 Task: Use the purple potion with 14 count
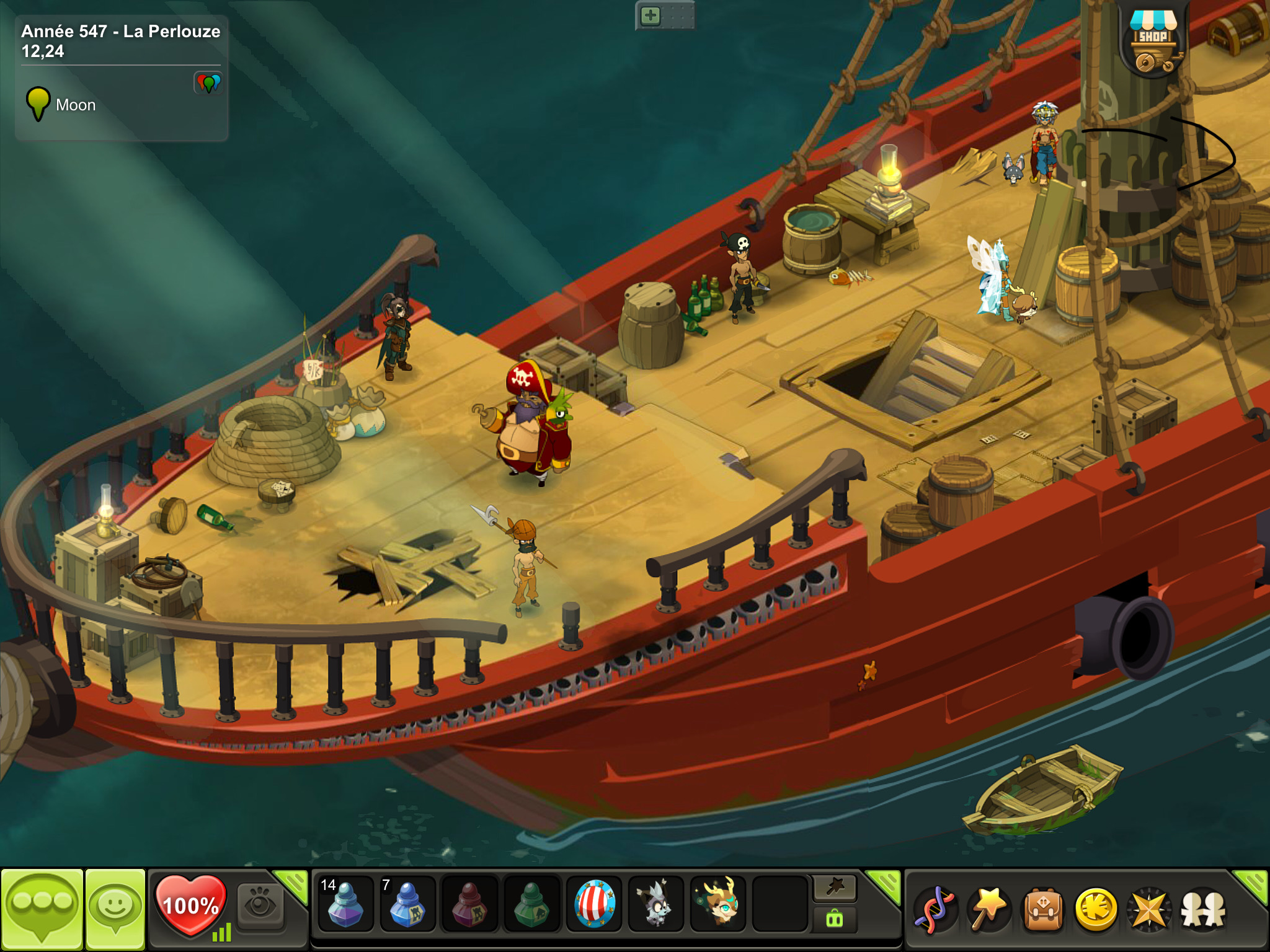tap(345, 904)
